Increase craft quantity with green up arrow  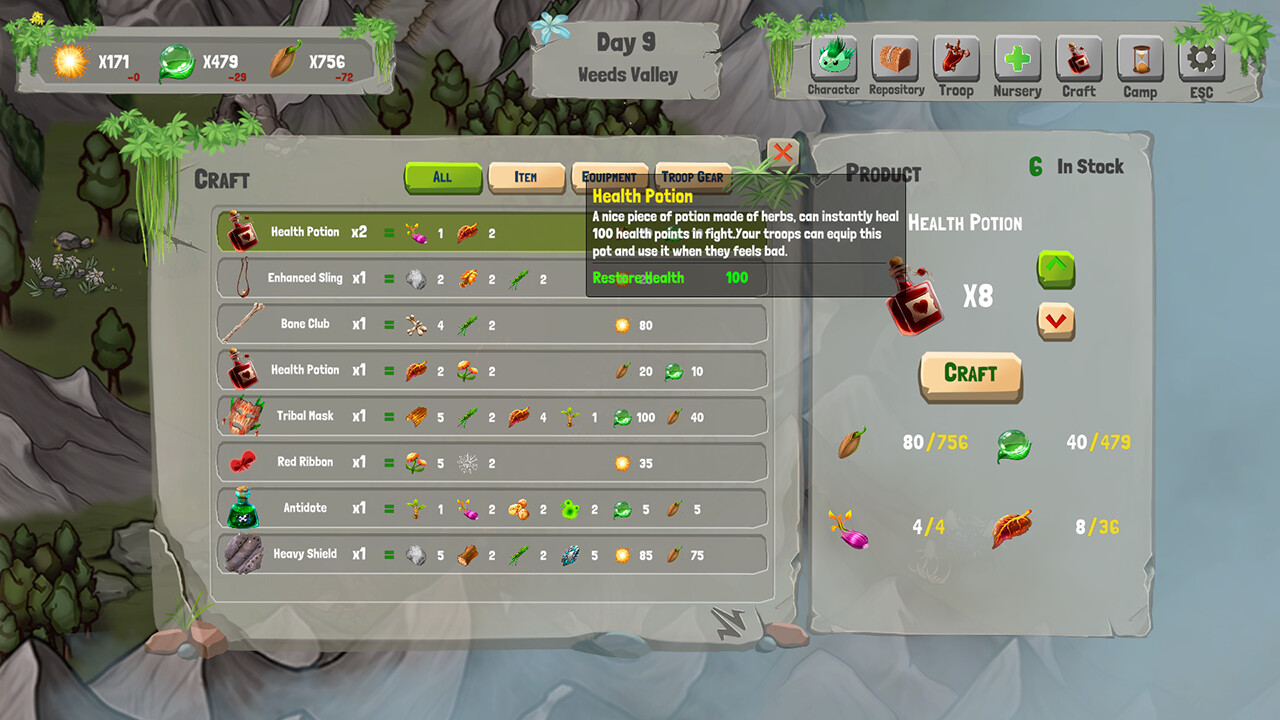coord(1056,271)
